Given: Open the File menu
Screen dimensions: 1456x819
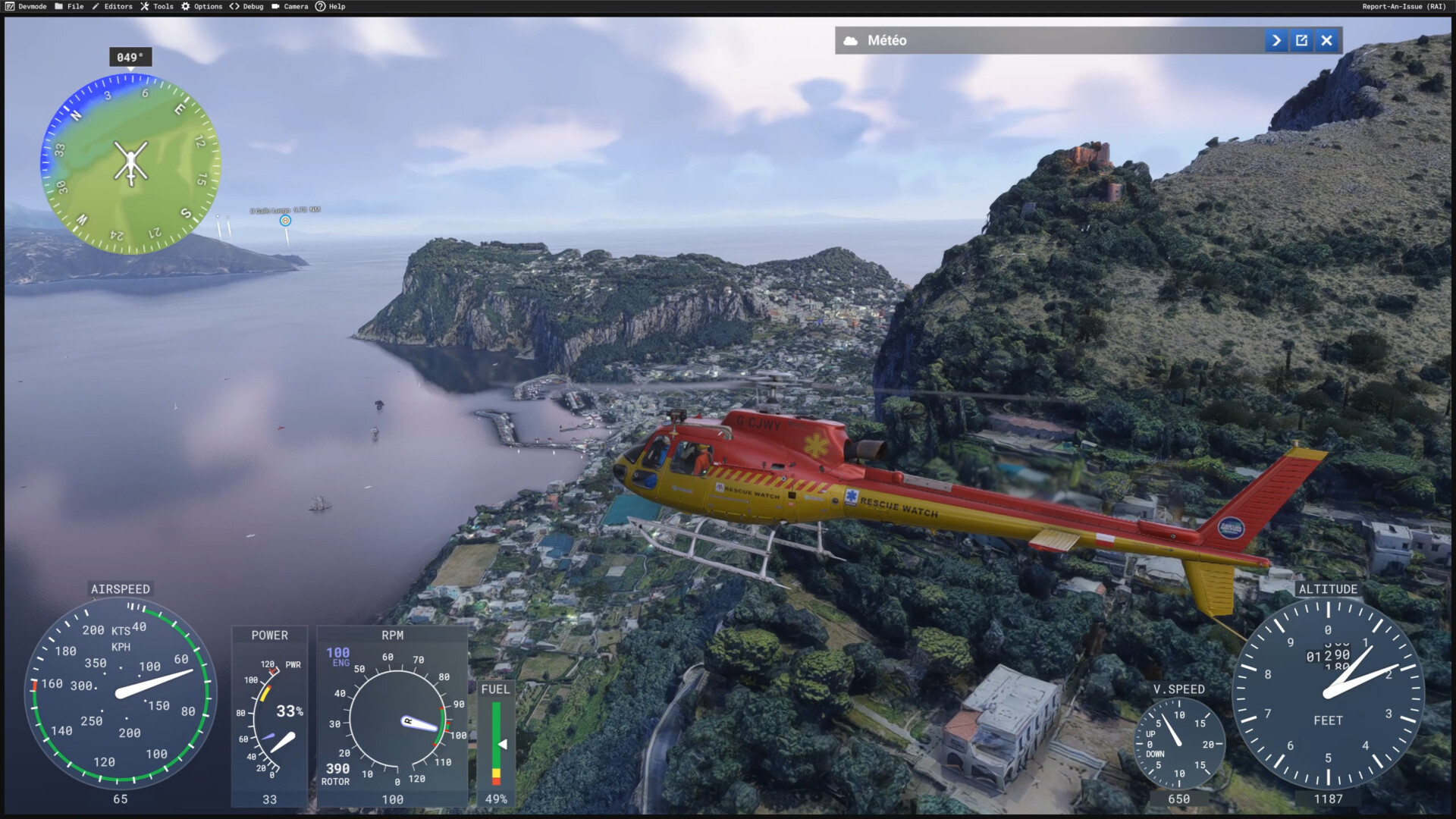Looking at the screenshot, I should (69, 6).
